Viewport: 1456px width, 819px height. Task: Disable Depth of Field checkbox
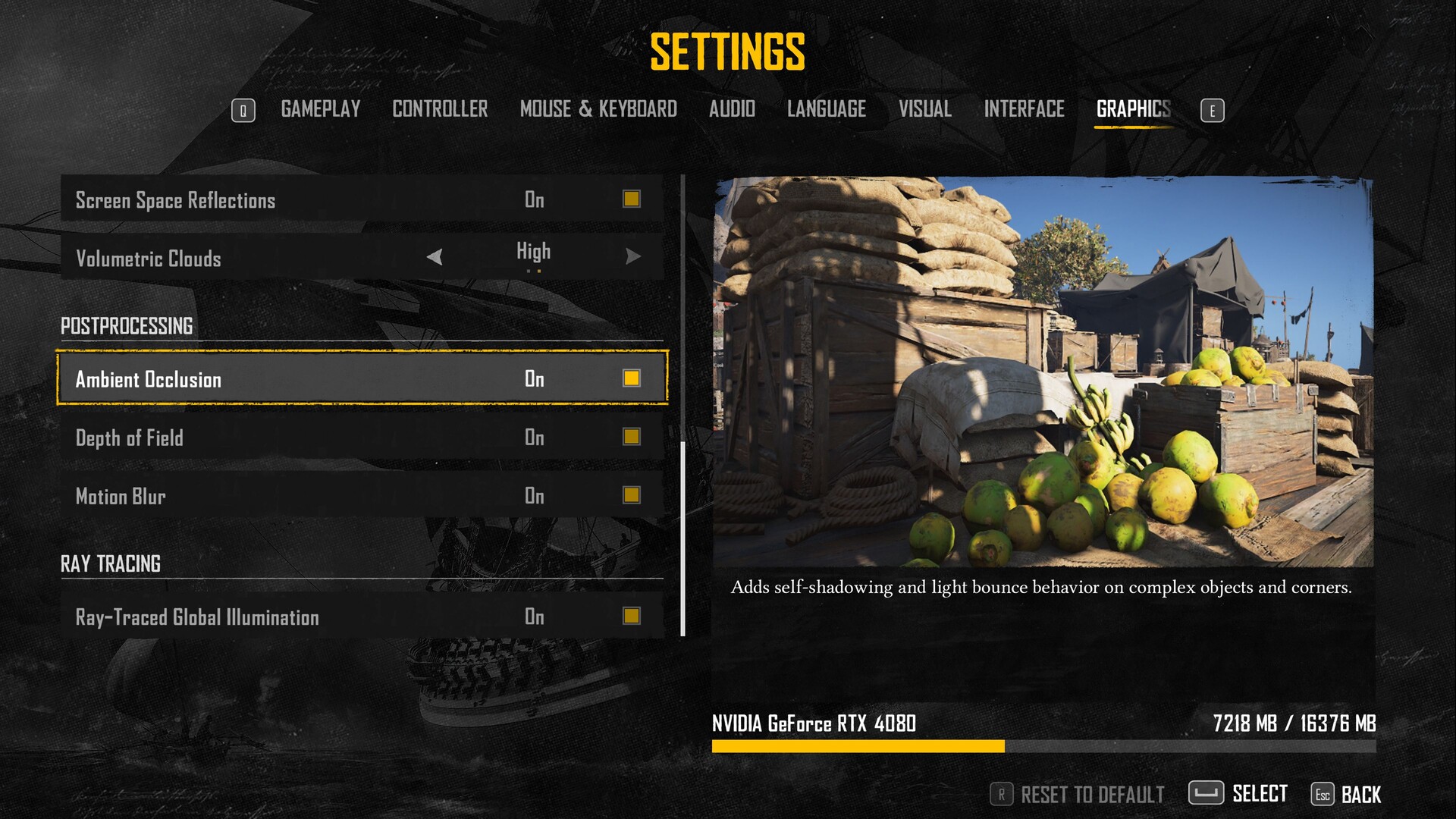(x=631, y=436)
